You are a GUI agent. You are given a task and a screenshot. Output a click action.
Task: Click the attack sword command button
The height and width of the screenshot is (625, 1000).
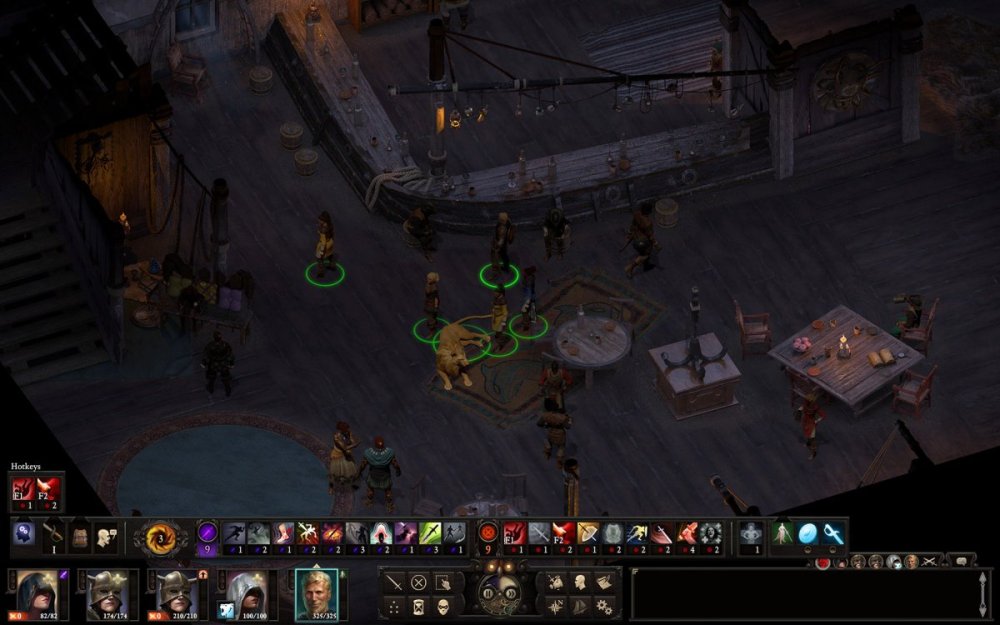coord(394,582)
